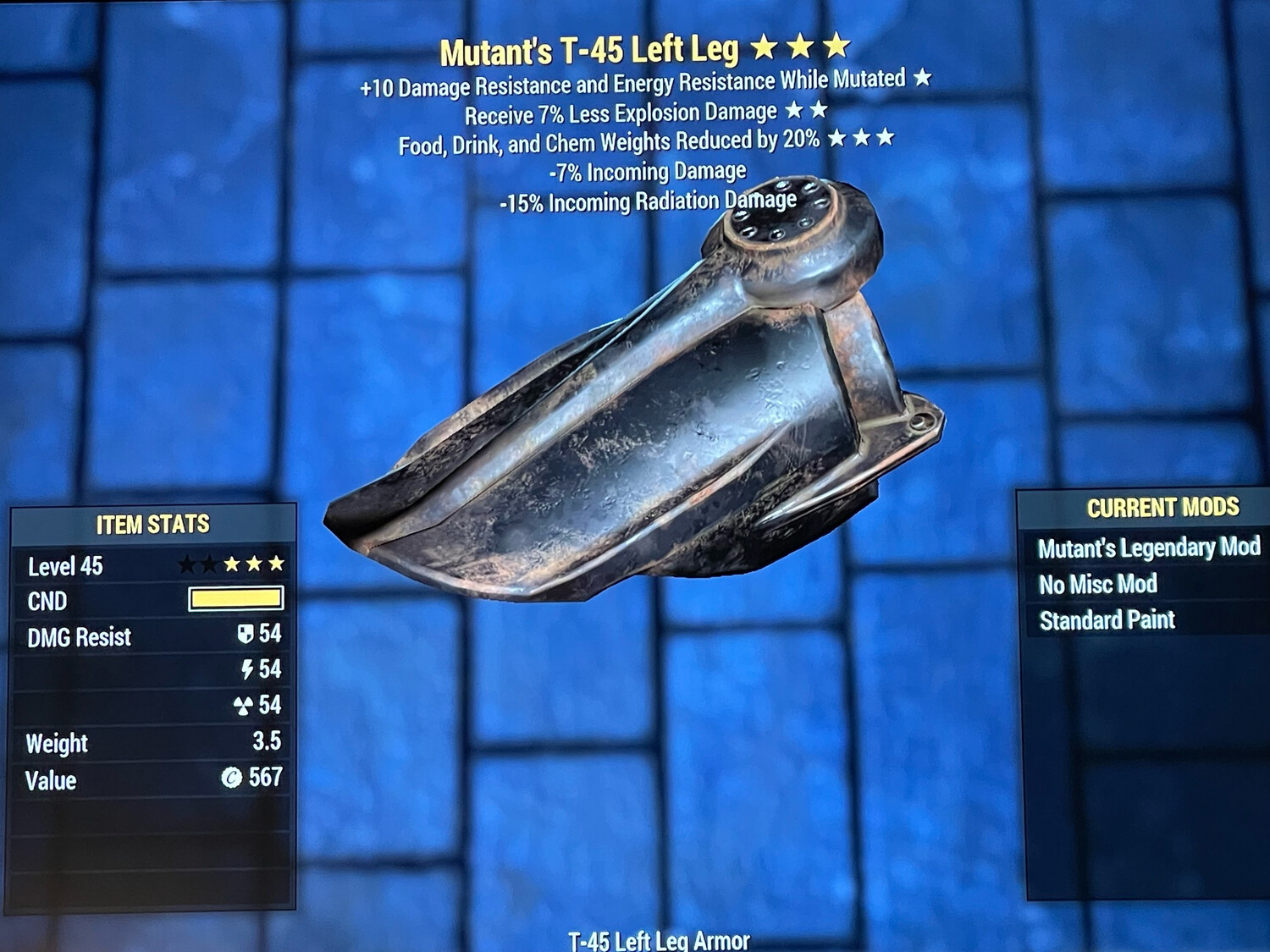Click the T-45 Left Leg Armor label
Viewport: 1270px width, 952px height.
(659, 938)
